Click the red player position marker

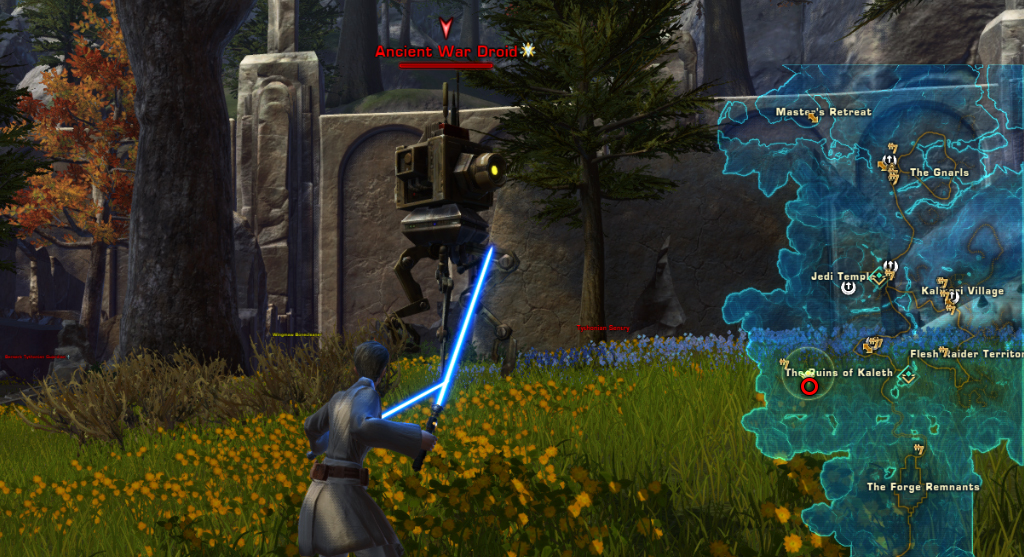click(x=809, y=385)
